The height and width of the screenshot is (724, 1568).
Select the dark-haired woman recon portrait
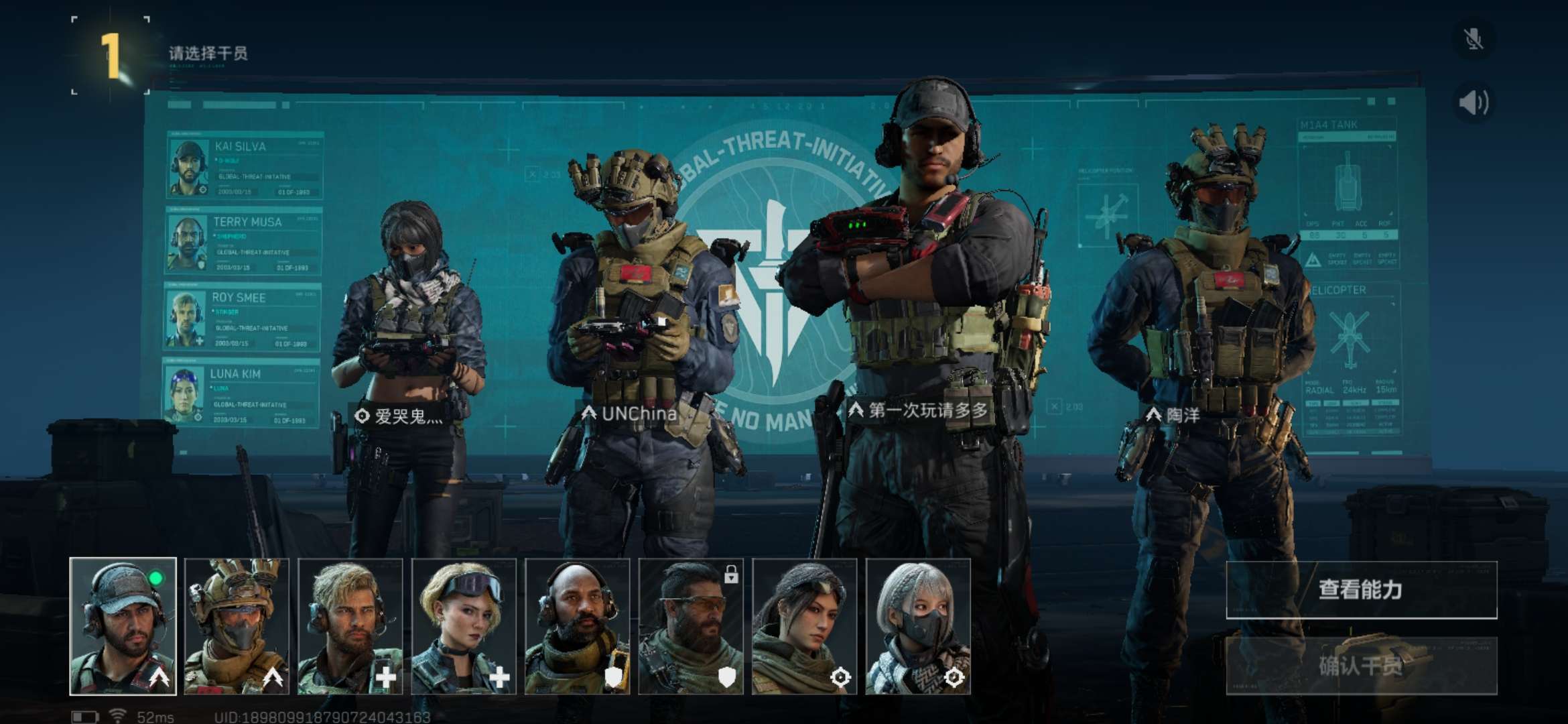[804, 626]
